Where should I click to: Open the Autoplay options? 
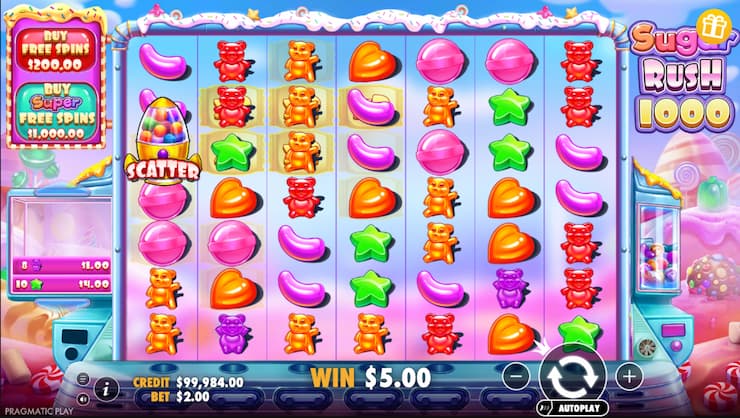[573, 408]
